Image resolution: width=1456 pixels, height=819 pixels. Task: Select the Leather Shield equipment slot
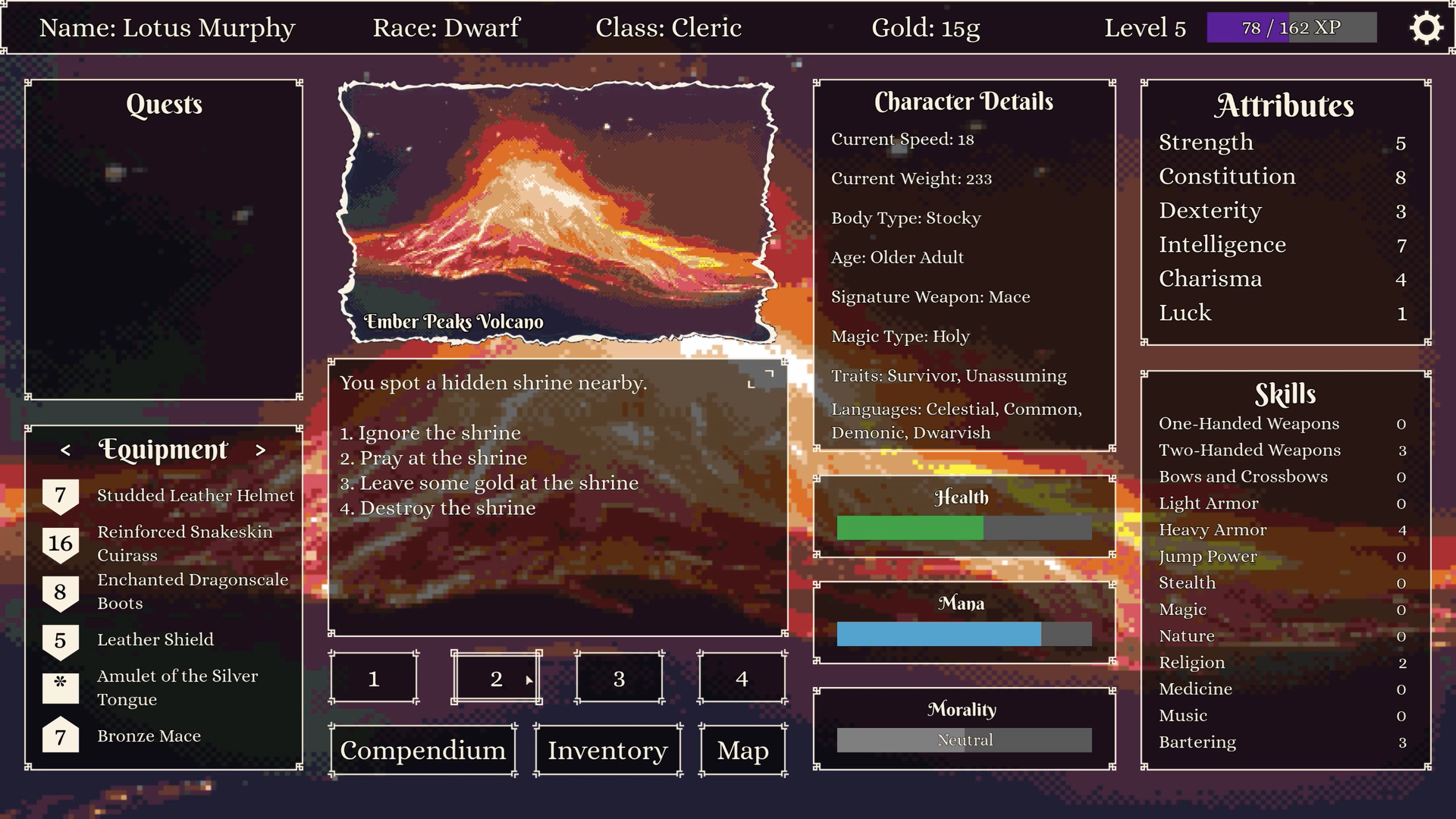(155, 639)
